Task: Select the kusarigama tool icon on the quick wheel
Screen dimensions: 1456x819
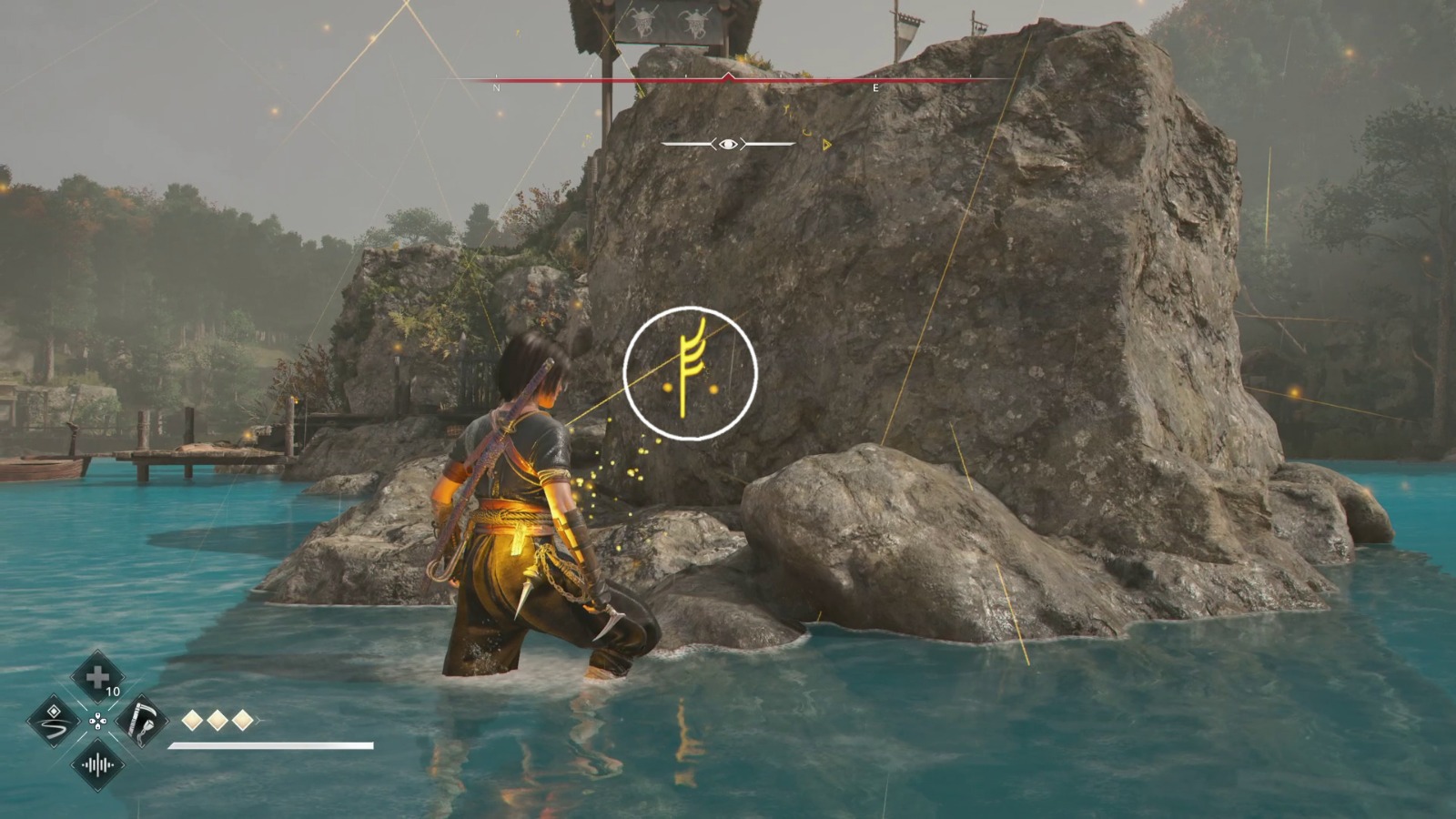Action: coord(140,722)
